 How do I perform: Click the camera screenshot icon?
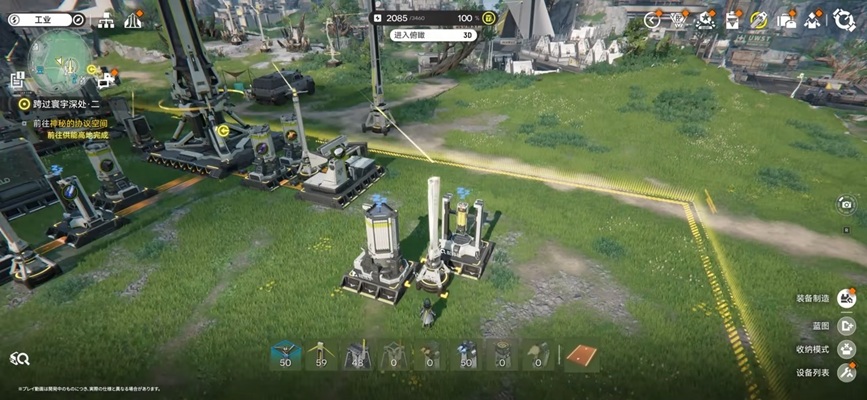pos(846,204)
